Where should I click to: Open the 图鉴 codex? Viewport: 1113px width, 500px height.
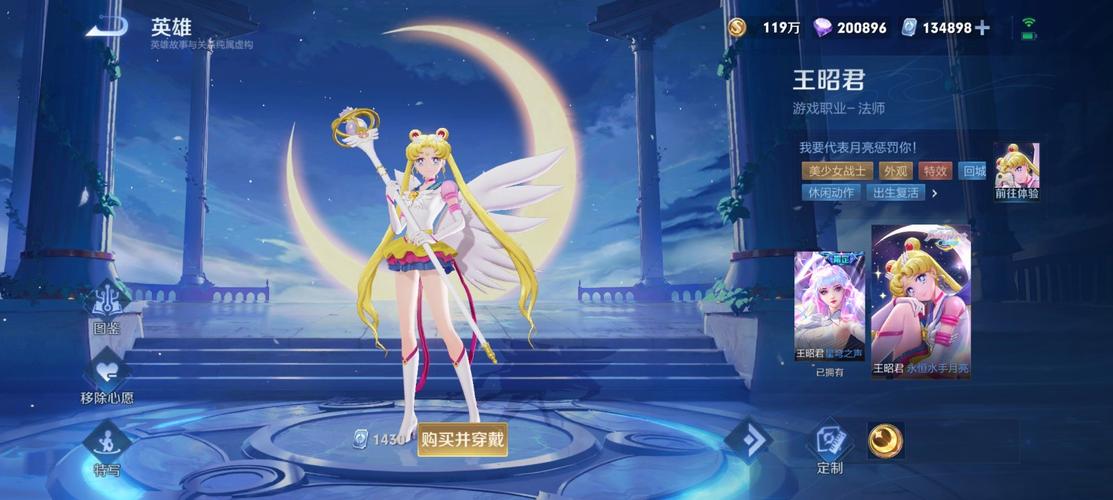tap(106, 307)
